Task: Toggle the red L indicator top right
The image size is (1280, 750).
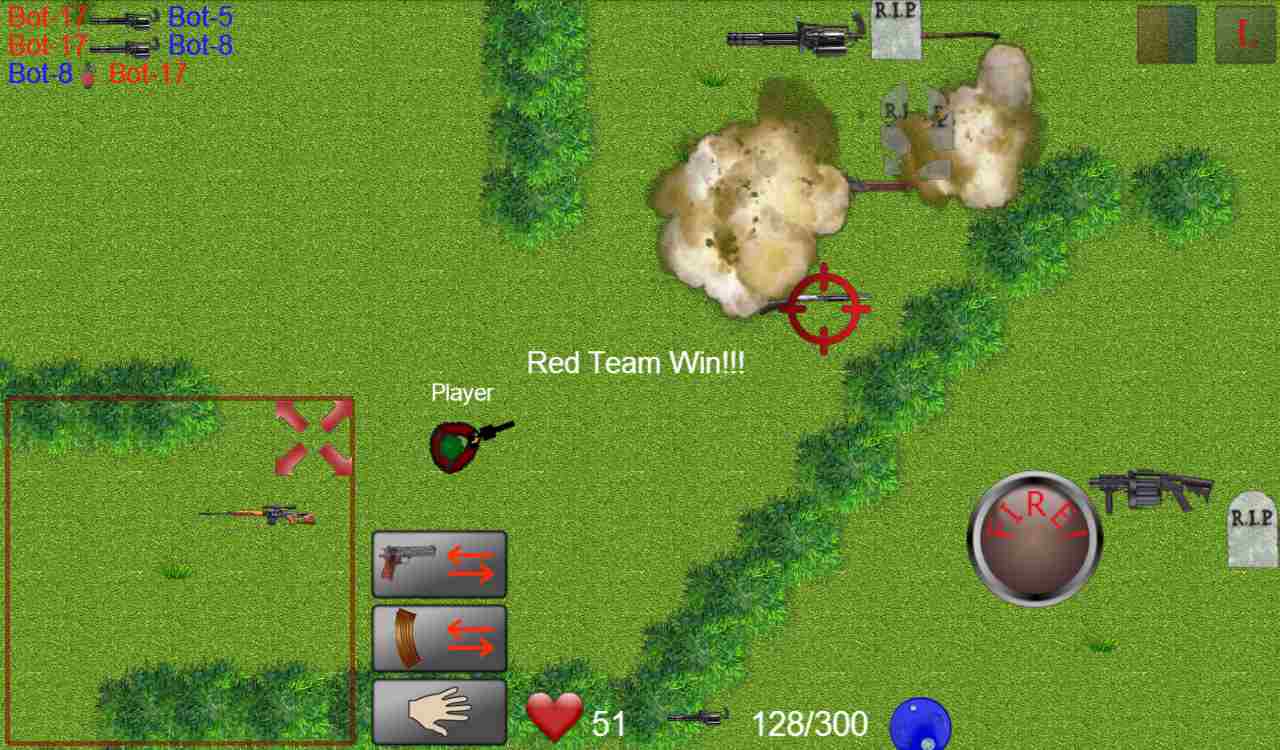Action: pos(1244,32)
